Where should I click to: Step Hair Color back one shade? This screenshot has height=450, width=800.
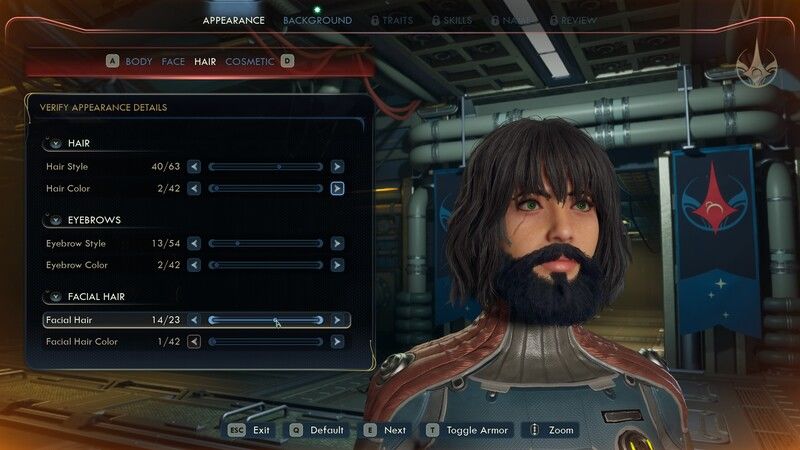[194, 188]
